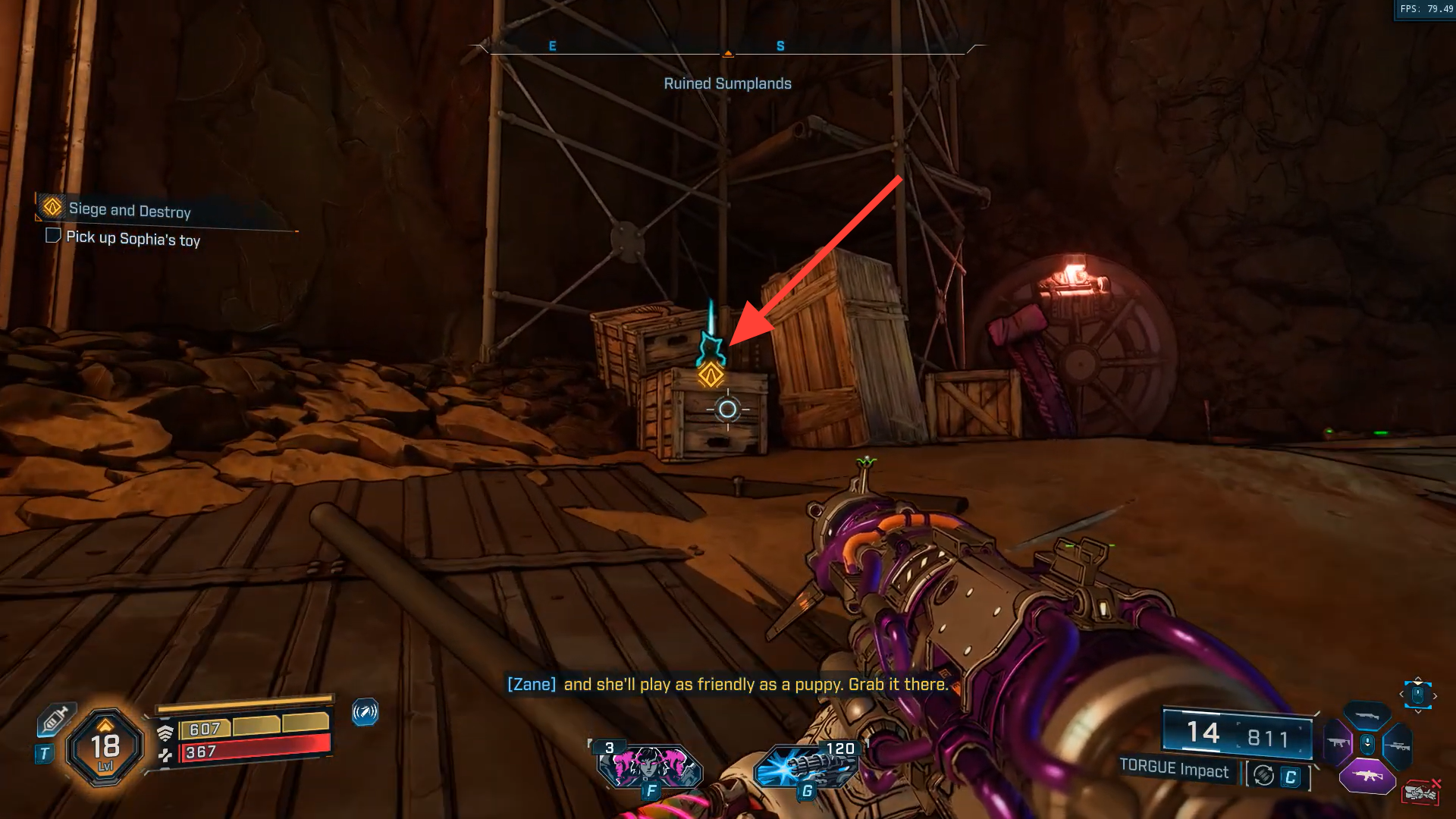Use the minigun ordnance icon
The height and width of the screenshot is (819, 1456).
[805, 766]
